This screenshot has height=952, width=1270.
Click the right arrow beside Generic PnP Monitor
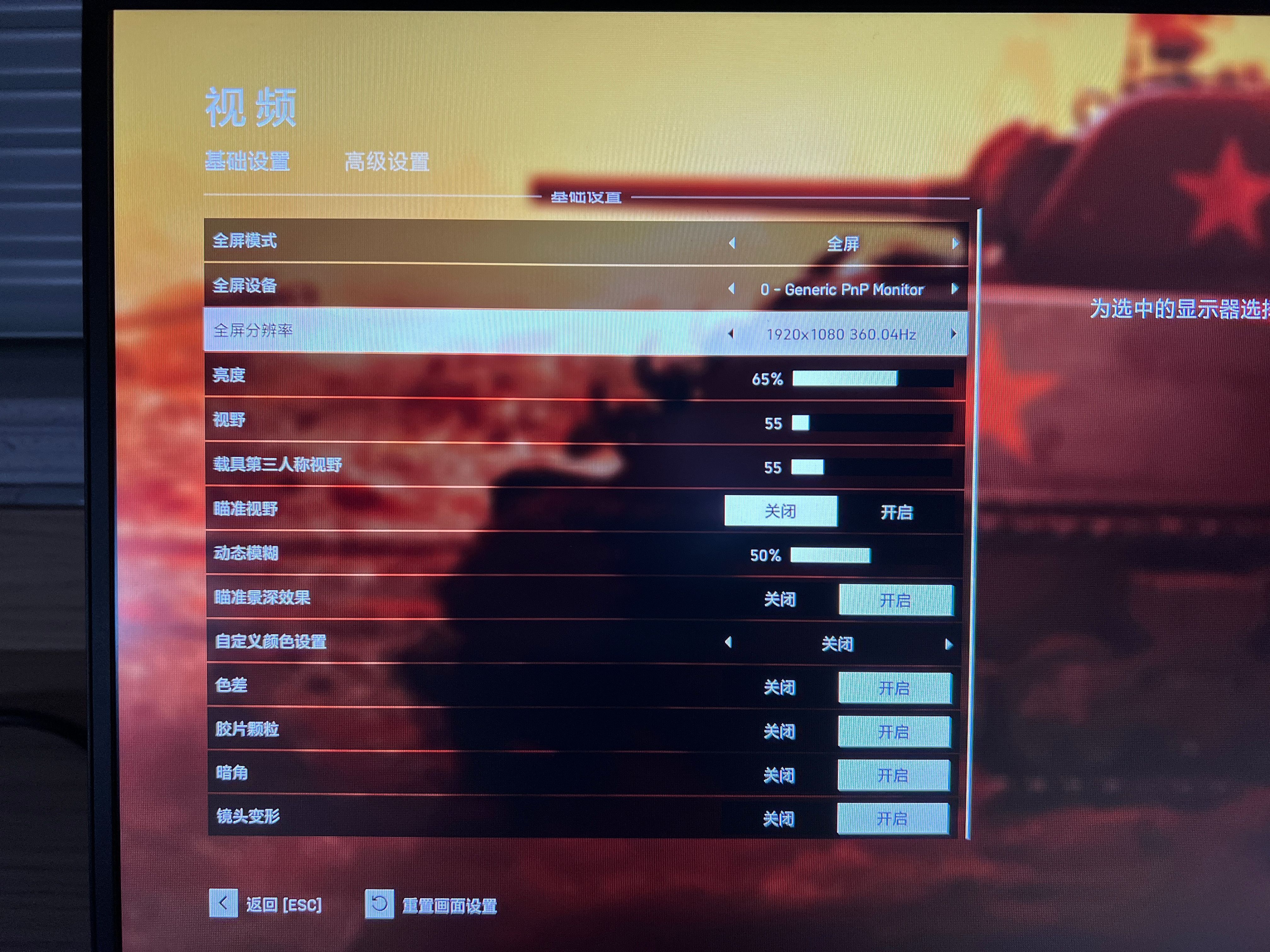pos(955,289)
